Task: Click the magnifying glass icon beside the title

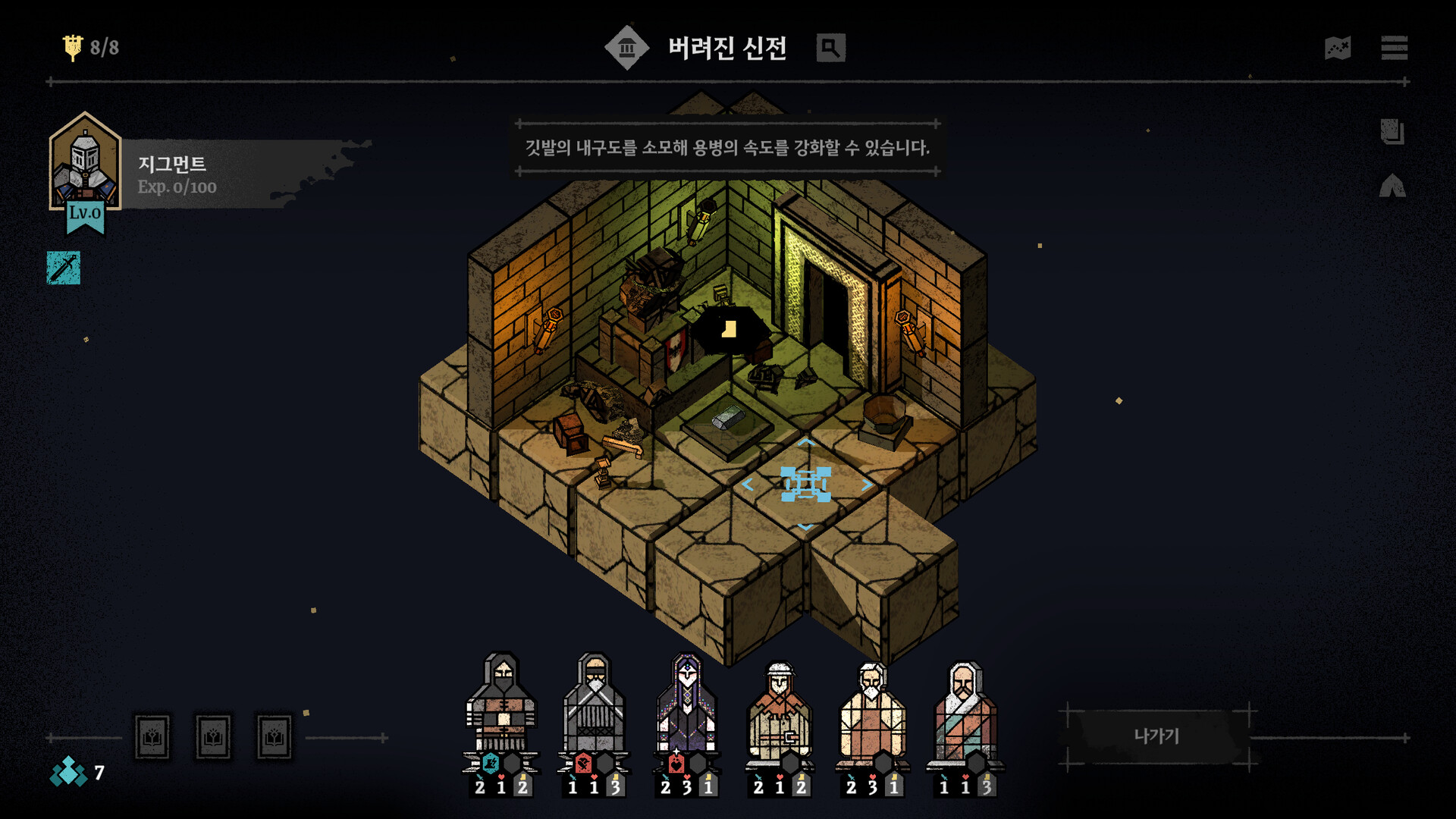Action: tap(830, 48)
